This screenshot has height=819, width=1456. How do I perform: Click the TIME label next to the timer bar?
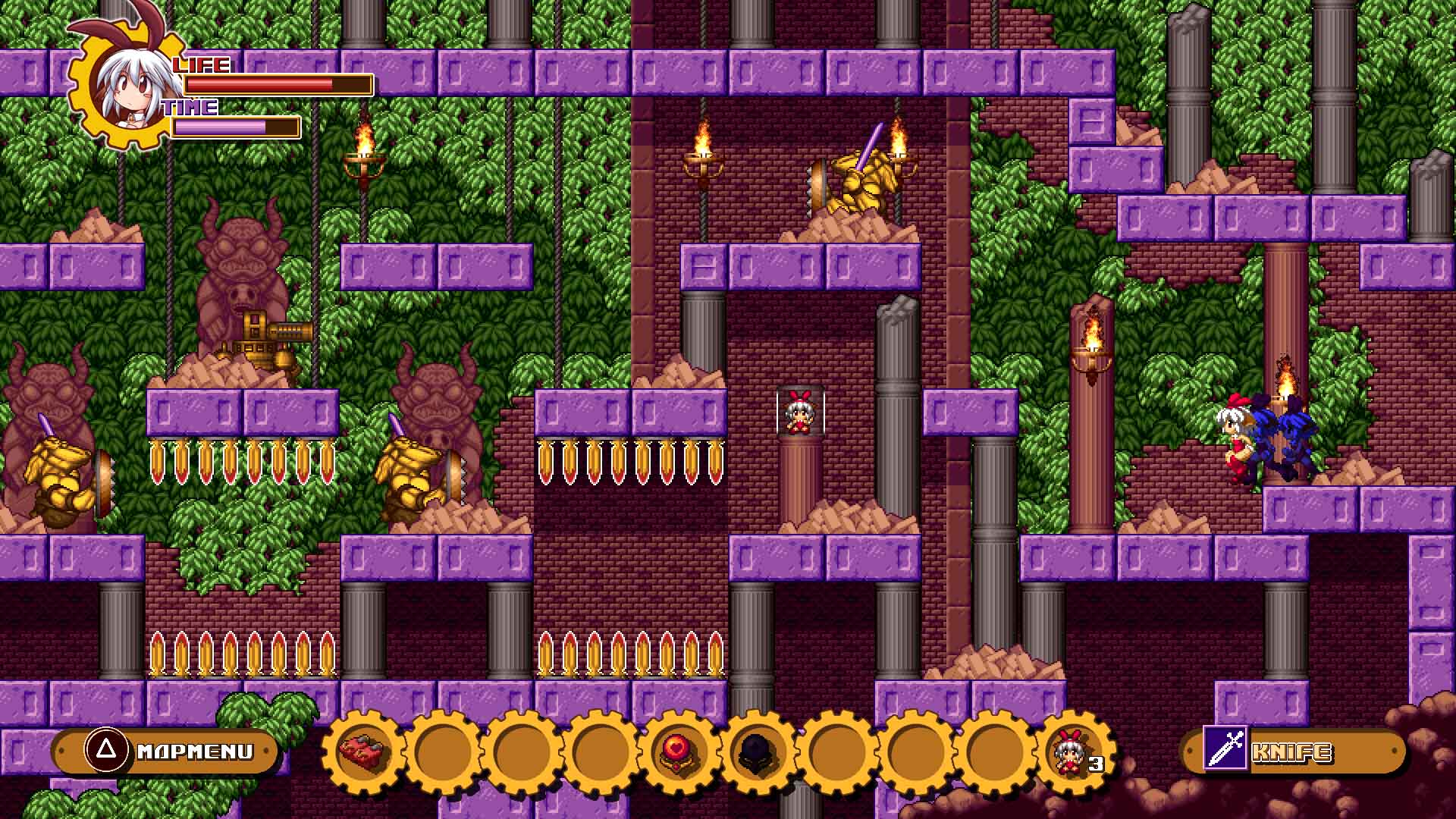(190, 108)
